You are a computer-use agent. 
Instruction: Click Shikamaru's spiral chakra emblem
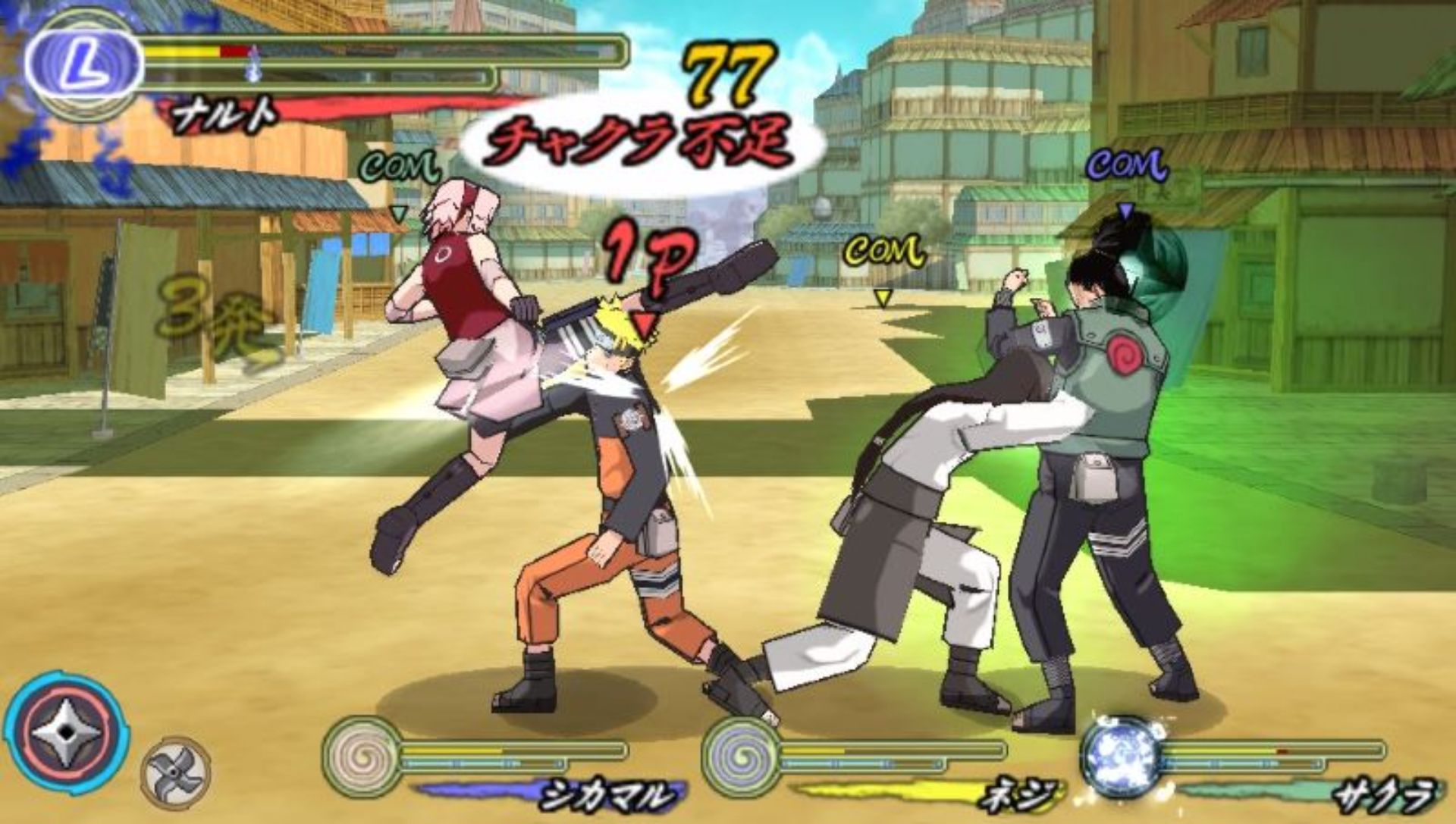point(362,756)
